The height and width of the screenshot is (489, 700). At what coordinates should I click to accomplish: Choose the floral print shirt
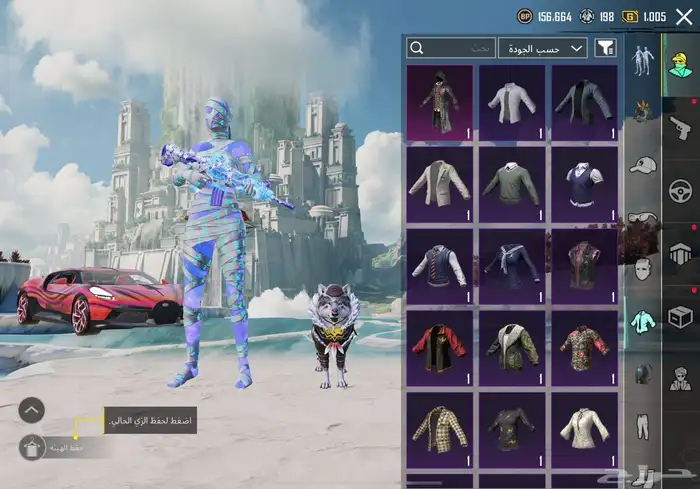tap(584, 348)
